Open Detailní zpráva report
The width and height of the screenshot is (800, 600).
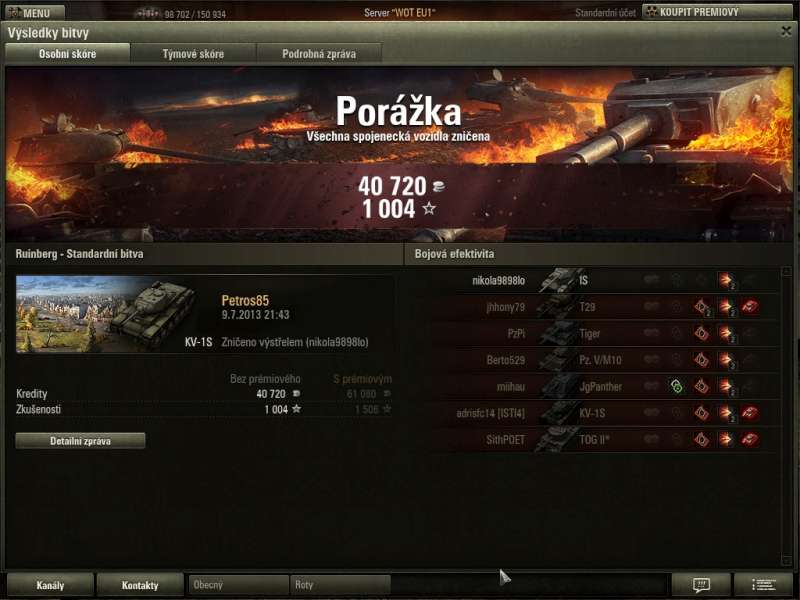[80, 441]
